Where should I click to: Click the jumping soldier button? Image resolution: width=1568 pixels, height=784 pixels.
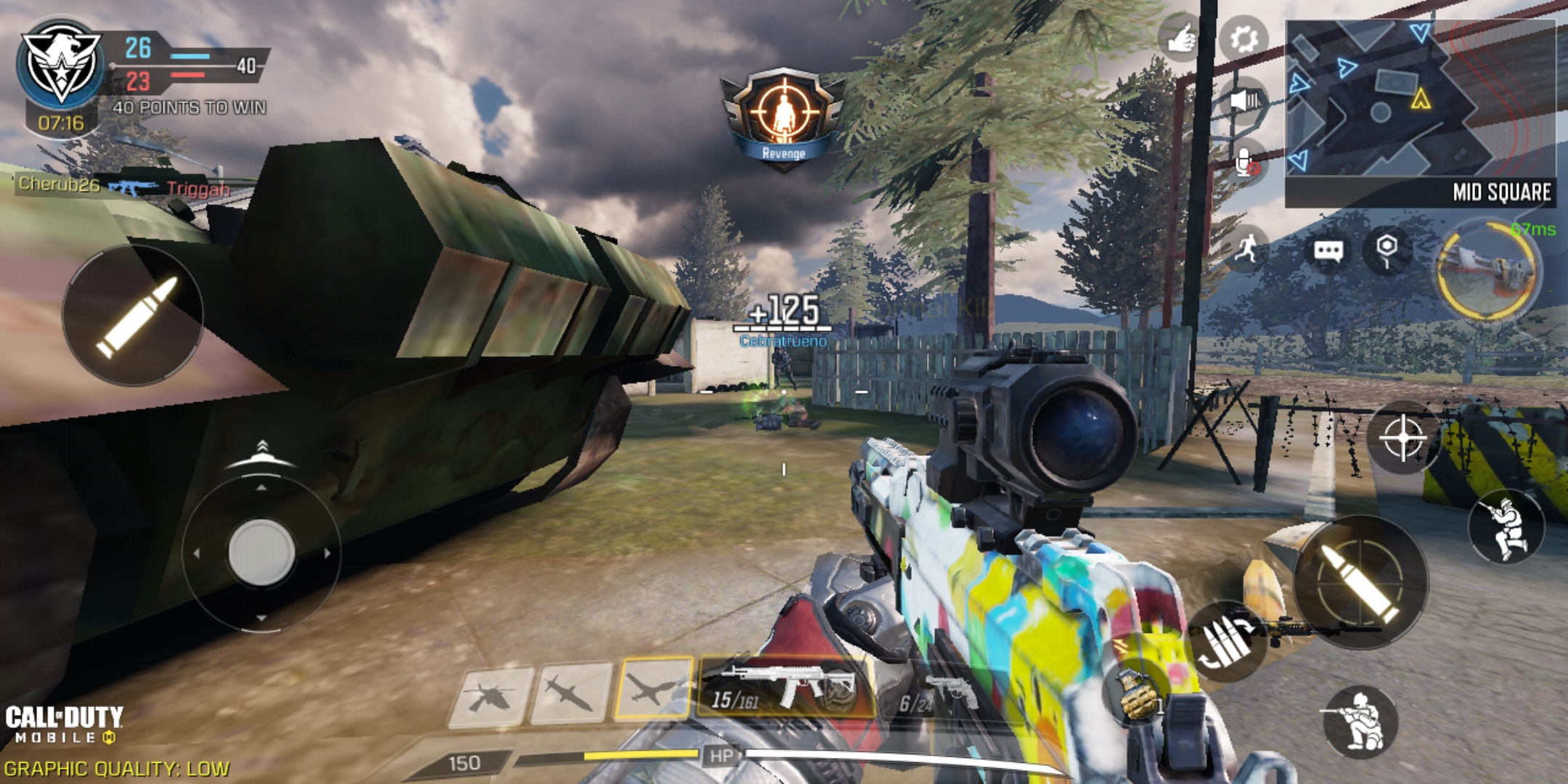coord(1506,527)
